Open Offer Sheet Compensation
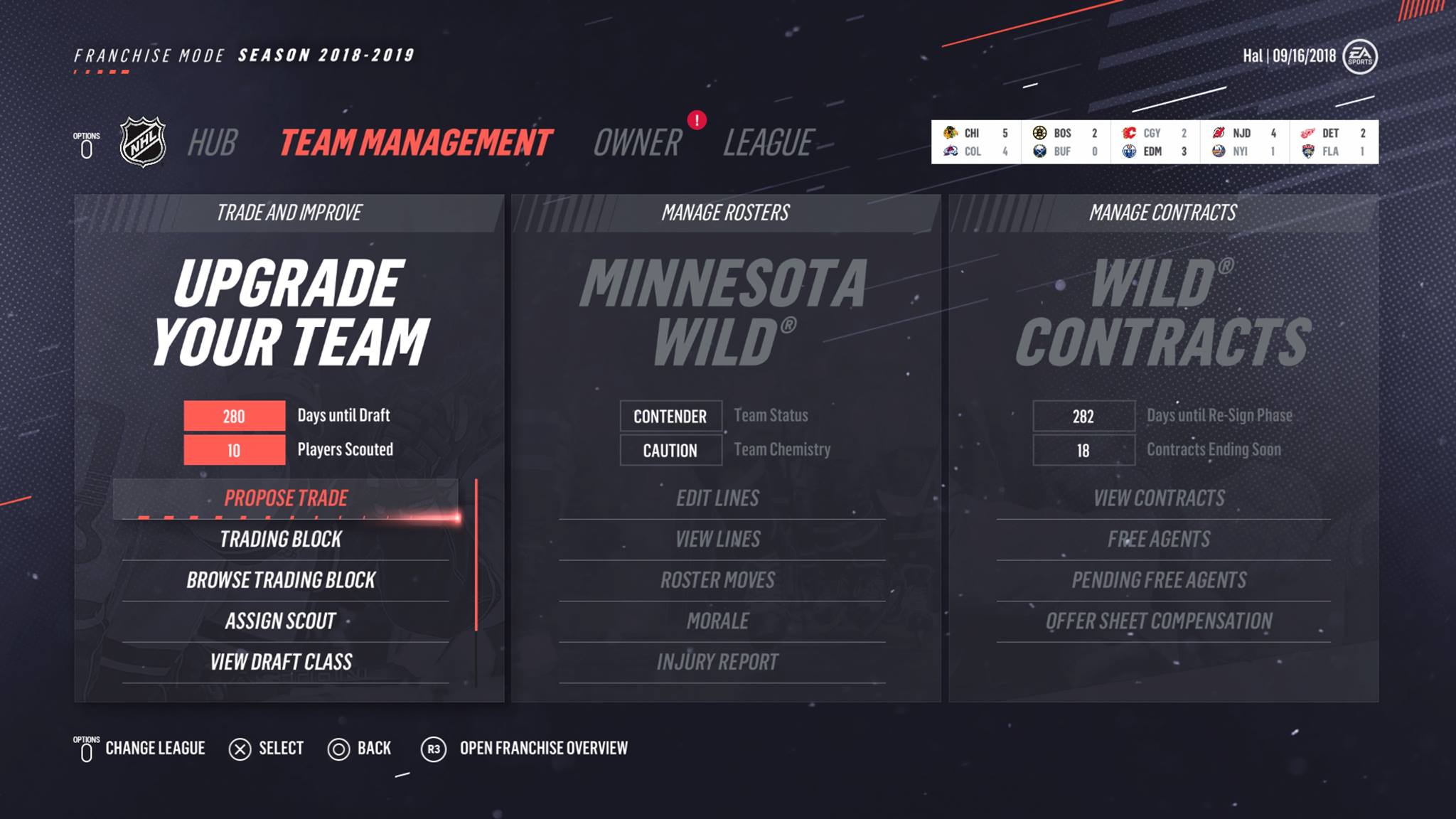This screenshot has height=819, width=1456. click(x=1160, y=621)
